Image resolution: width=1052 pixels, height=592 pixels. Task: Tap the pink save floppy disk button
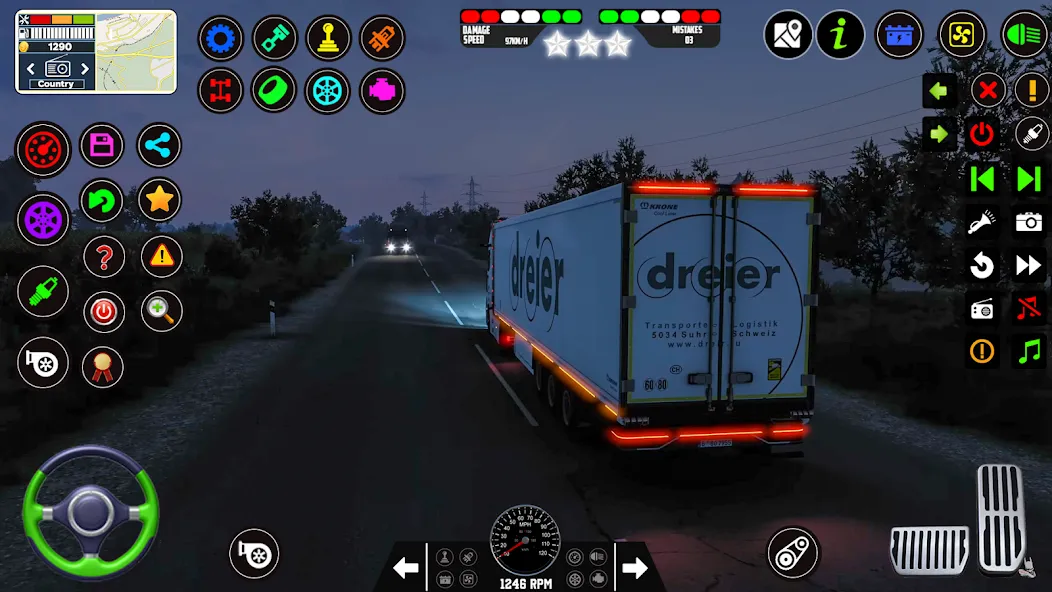(101, 146)
